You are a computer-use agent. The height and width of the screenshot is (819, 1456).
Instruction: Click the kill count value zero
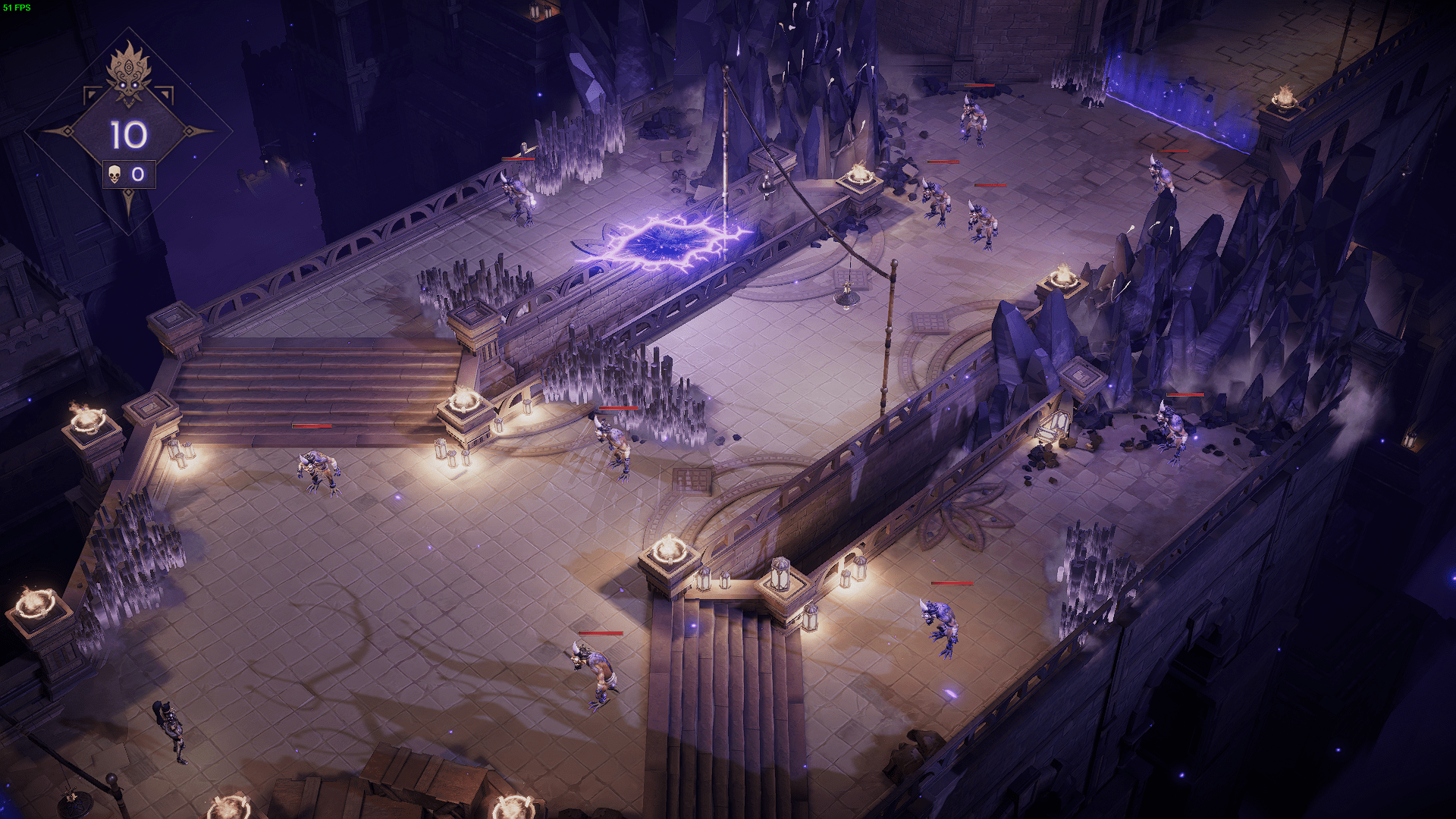[x=139, y=174]
